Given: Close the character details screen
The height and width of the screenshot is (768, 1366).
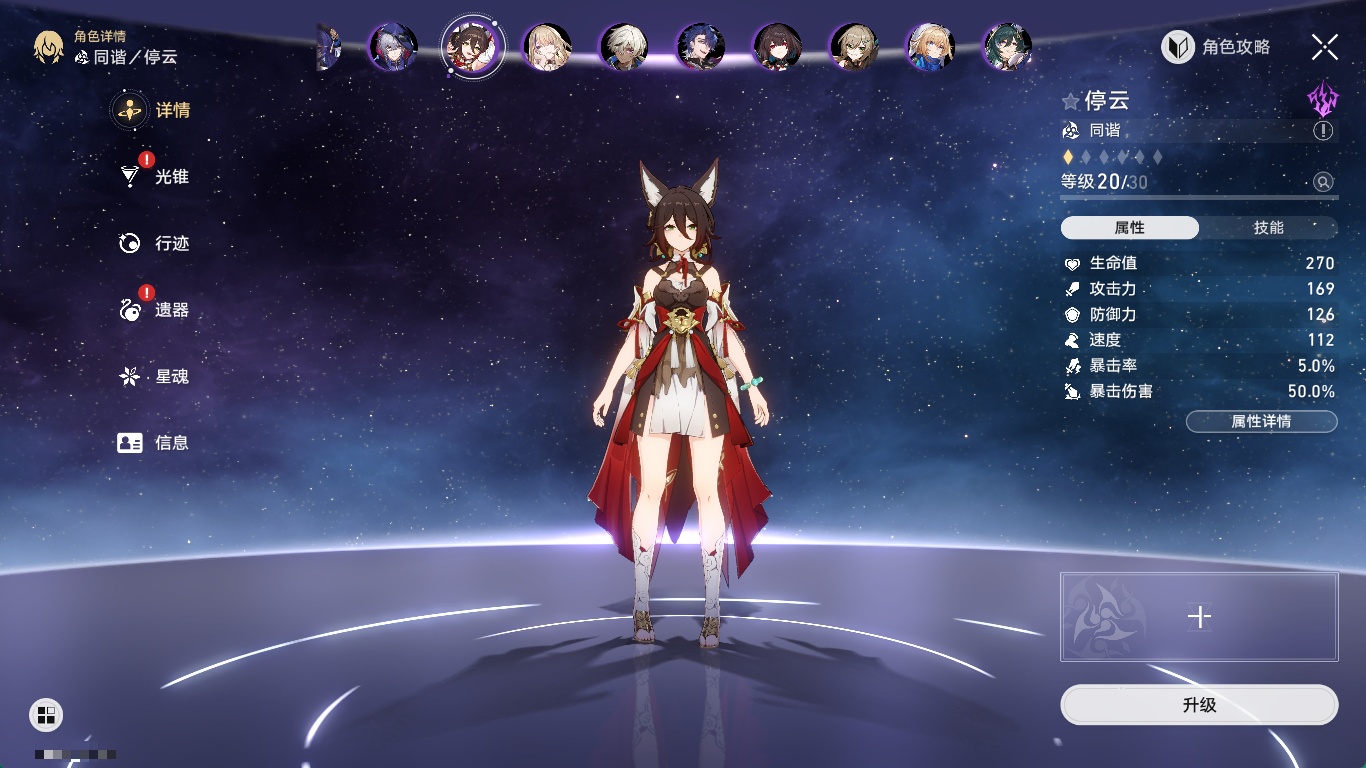Looking at the screenshot, I should click(x=1325, y=46).
